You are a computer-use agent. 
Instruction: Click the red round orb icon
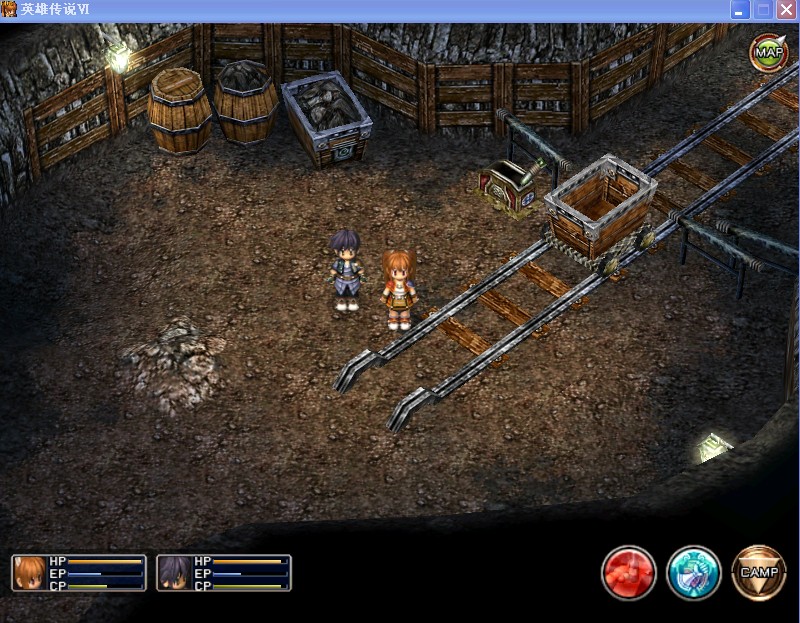tap(628, 573)
